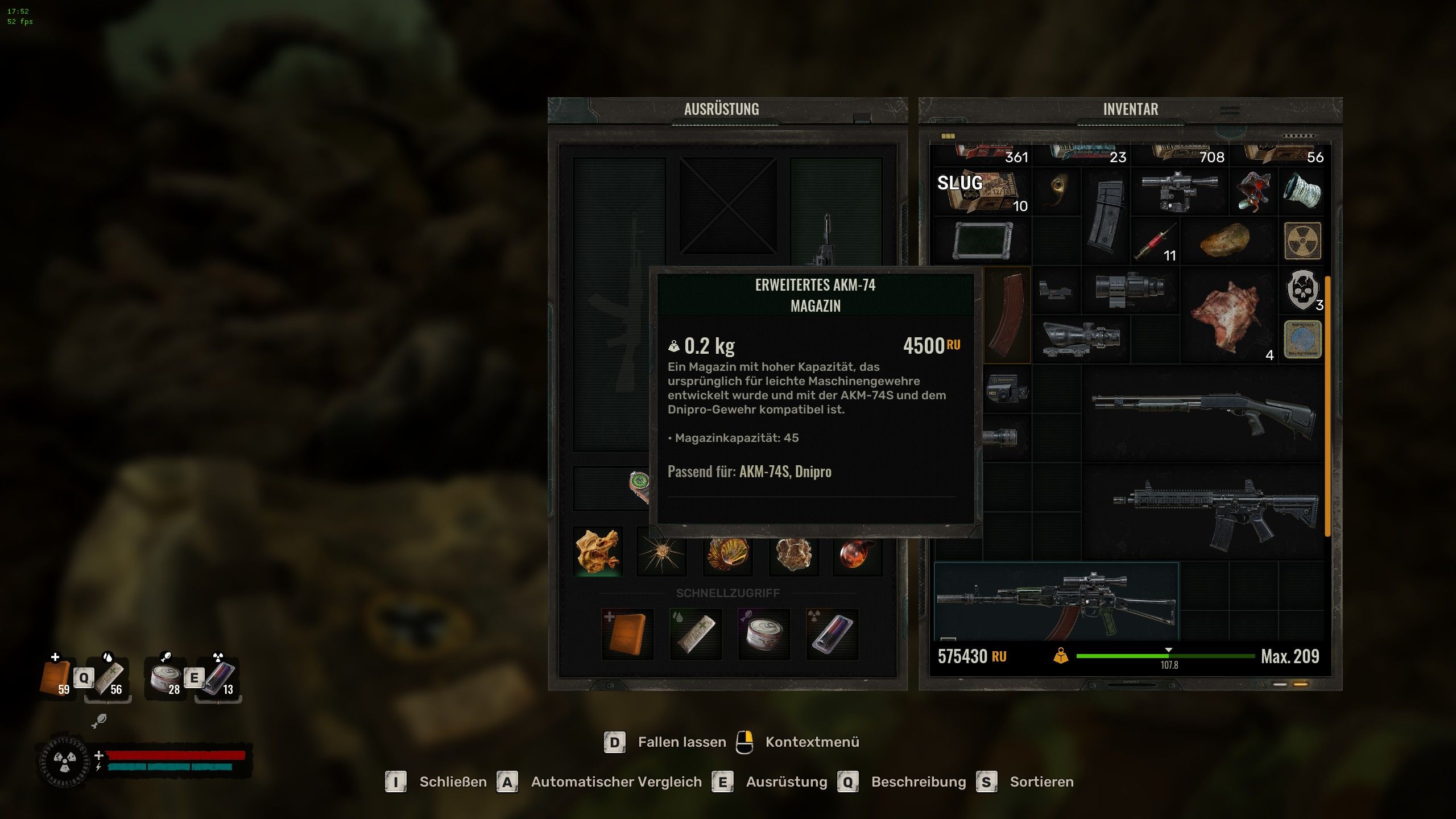Click the Sortieren button
Viewport: 1456px width, 819px height.
point(1041,782)
